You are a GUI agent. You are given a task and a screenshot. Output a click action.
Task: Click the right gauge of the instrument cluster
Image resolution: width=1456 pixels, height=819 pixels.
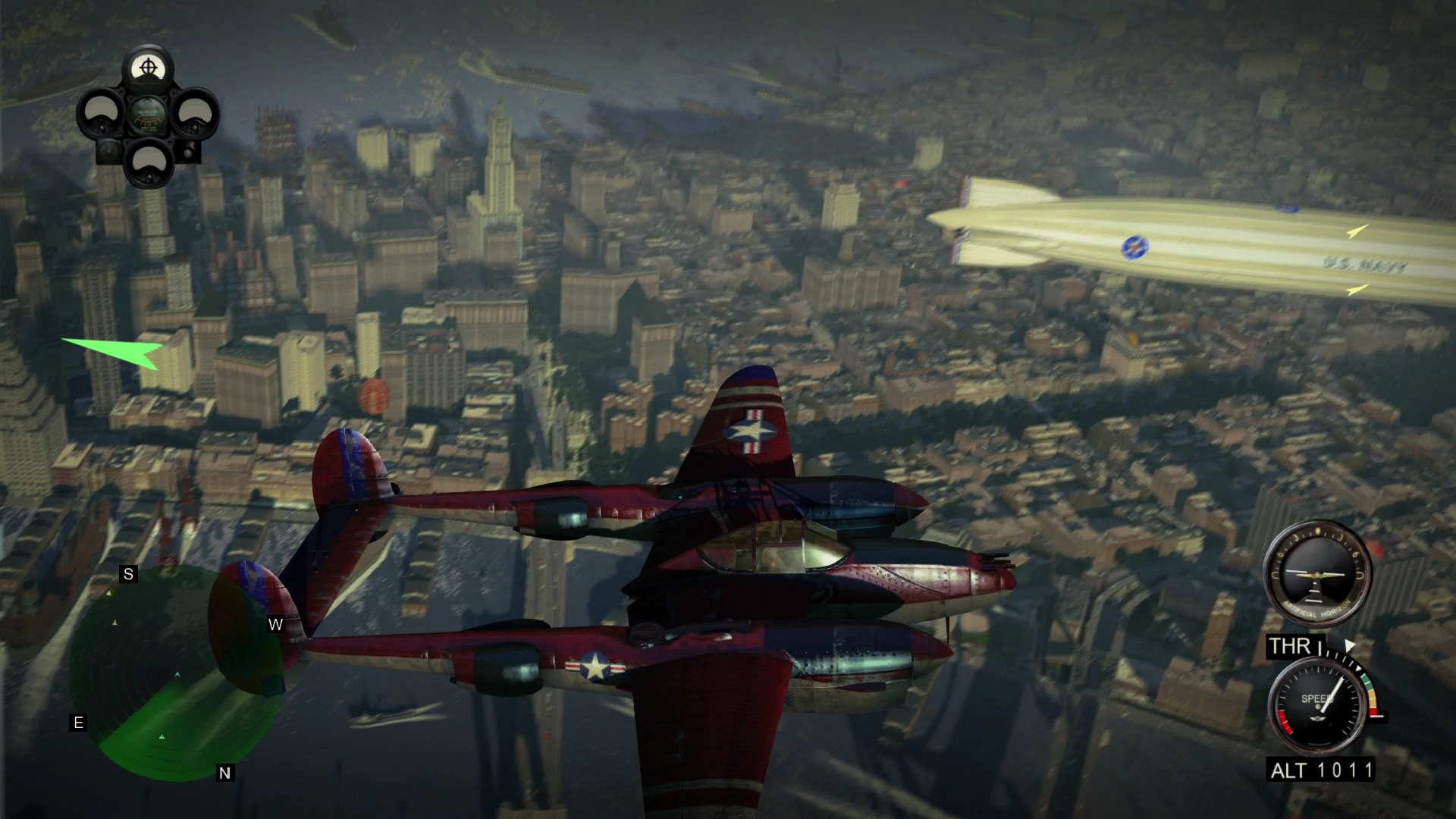[196, 115]
